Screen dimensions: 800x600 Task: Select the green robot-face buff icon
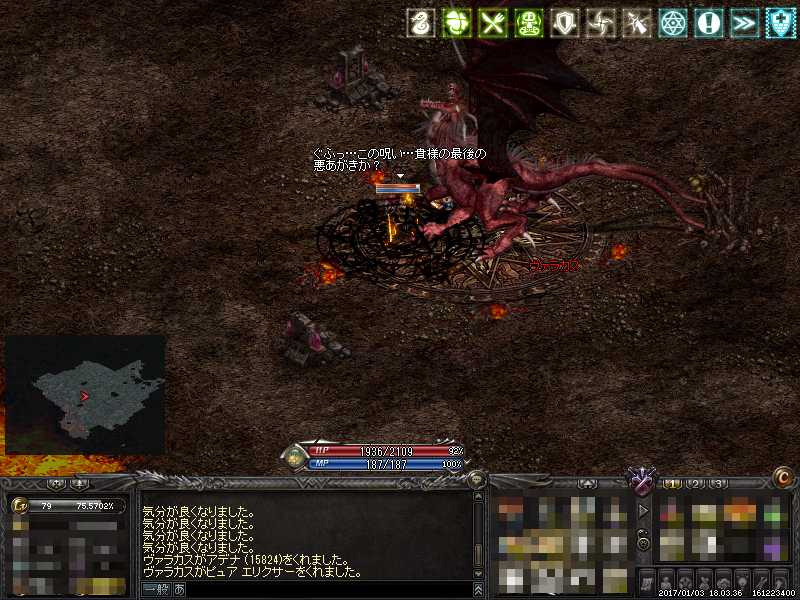tap(528, 22)
